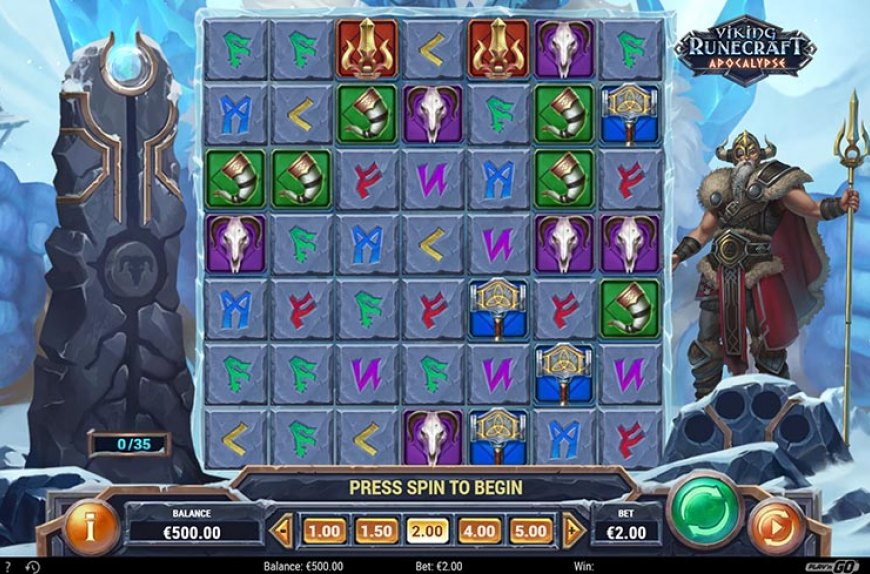This screenshot has width=870, height=574.
Task: Pick the 4.00 bet amount
Action: click(478, 530)
